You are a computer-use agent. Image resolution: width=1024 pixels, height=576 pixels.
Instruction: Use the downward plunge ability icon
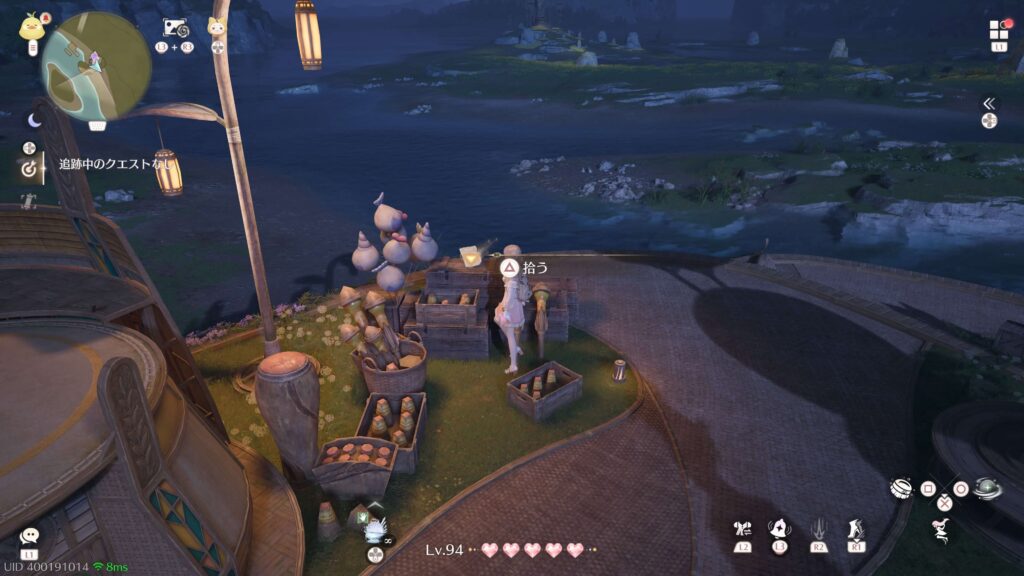[x=819, y=529]
